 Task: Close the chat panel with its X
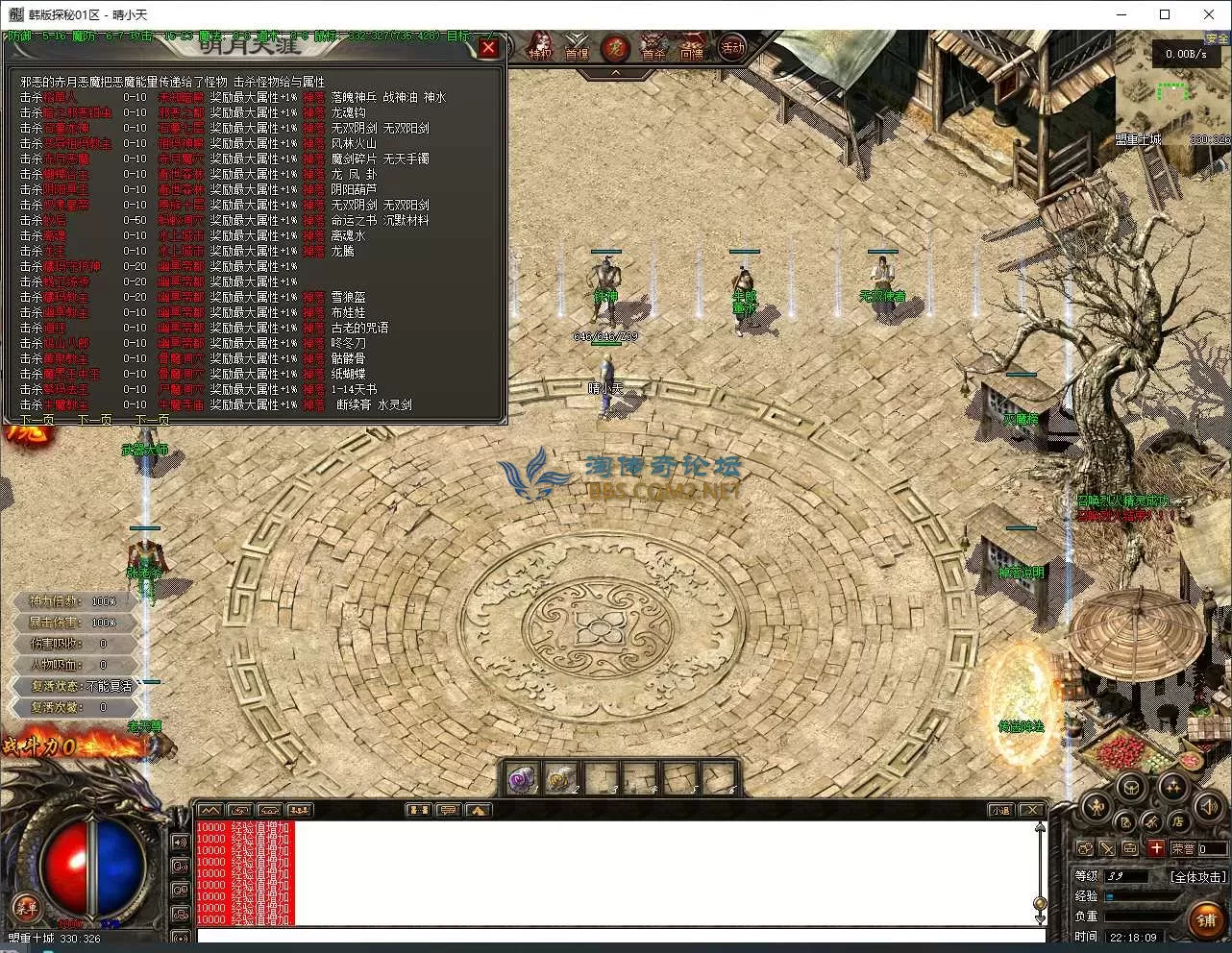pos(1031,810)
